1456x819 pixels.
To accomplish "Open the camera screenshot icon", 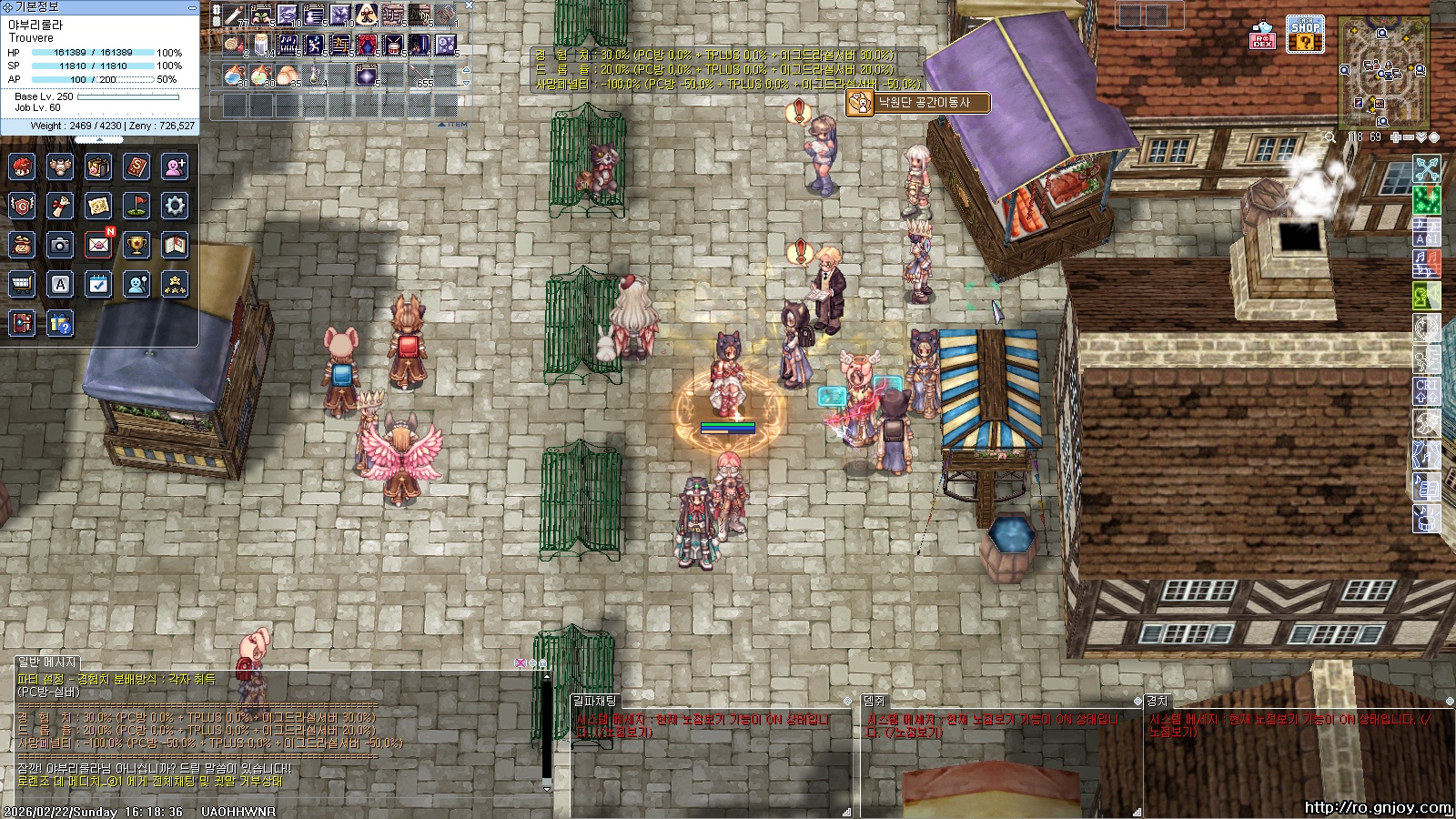I will (x=60, y=244).
